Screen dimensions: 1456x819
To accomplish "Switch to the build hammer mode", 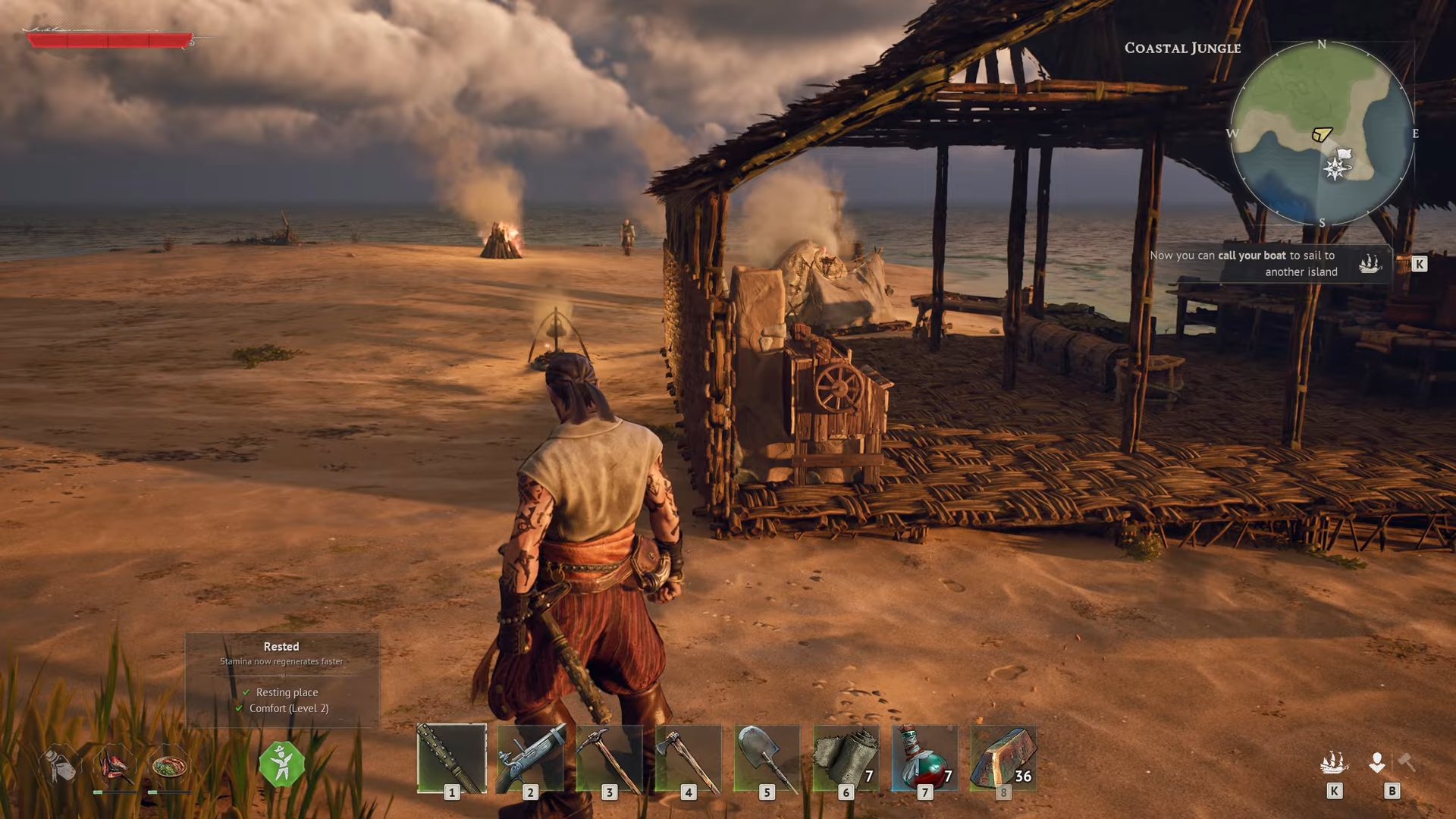I will click(x=1407, y=762).
